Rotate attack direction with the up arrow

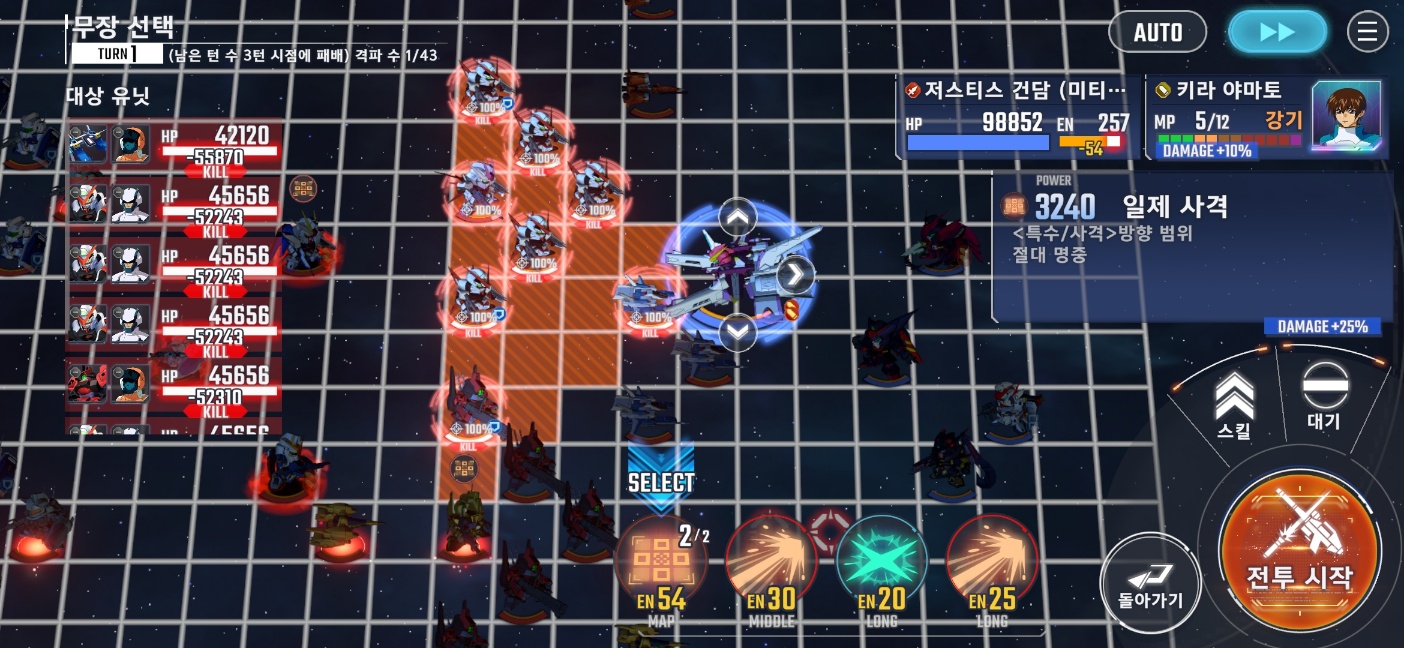click(x=738, y=216)
